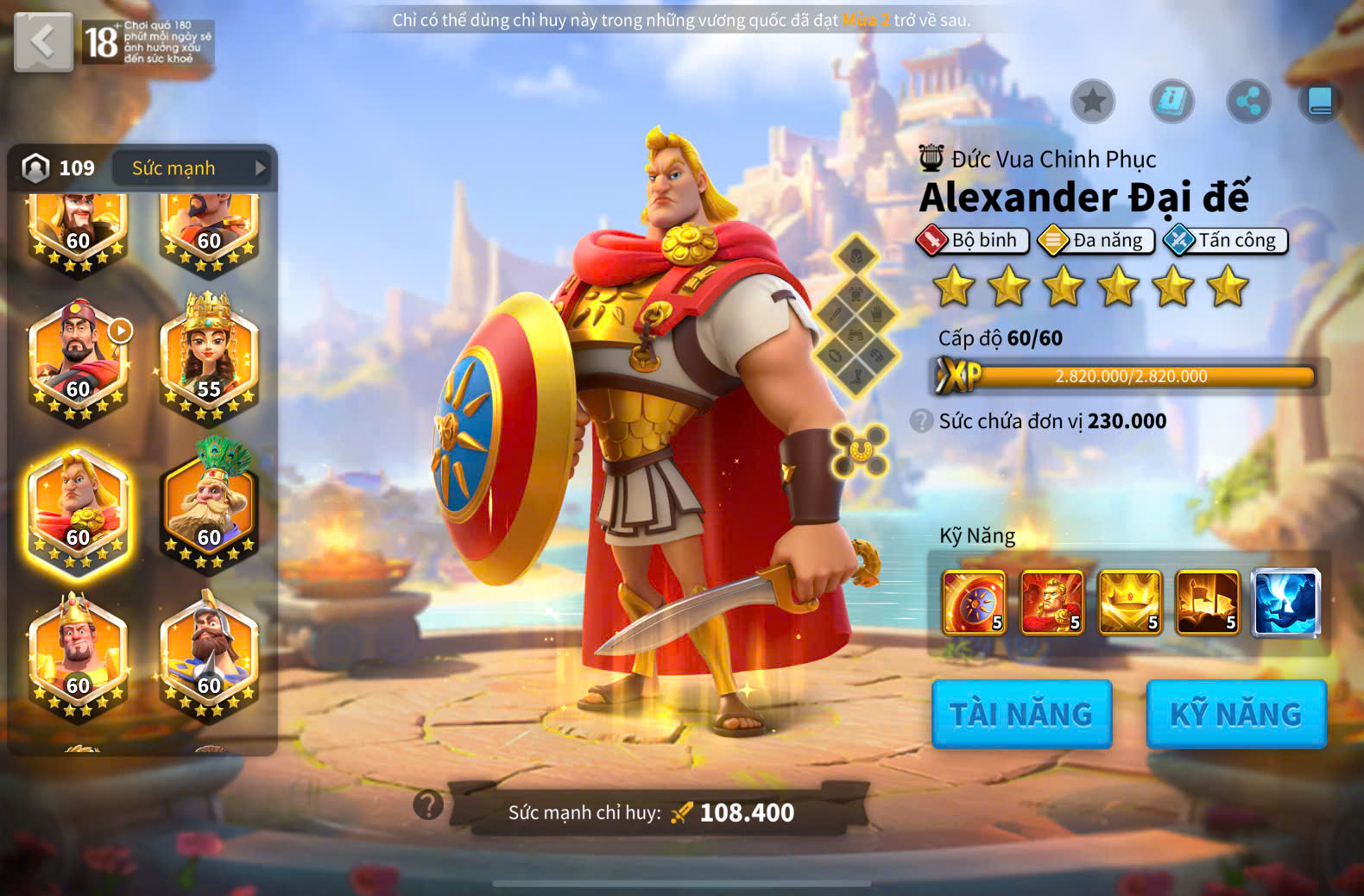Open the commander info icon

click(x=1171, y=101)
